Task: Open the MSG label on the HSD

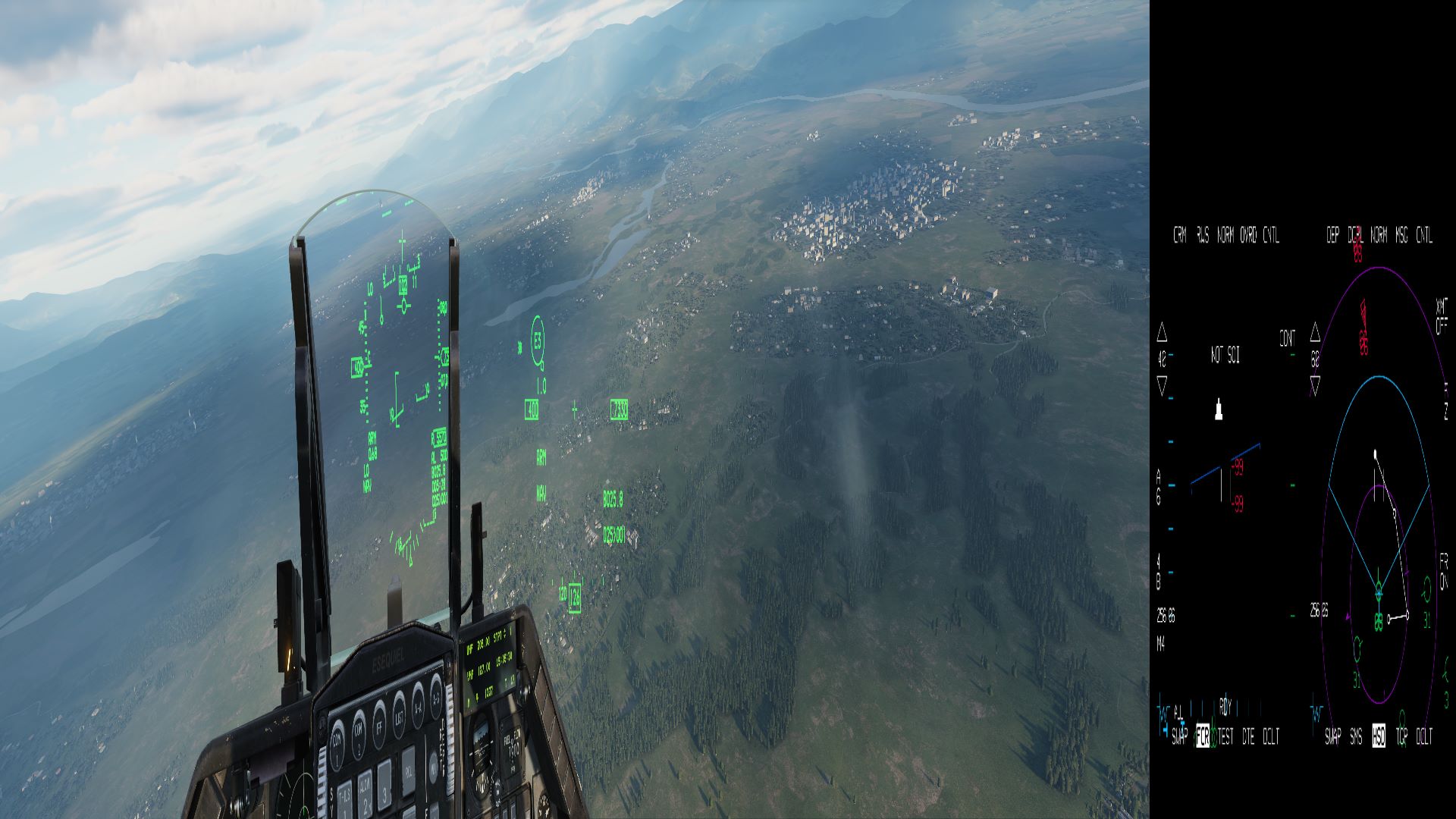Action: [x=1401, y=236]
